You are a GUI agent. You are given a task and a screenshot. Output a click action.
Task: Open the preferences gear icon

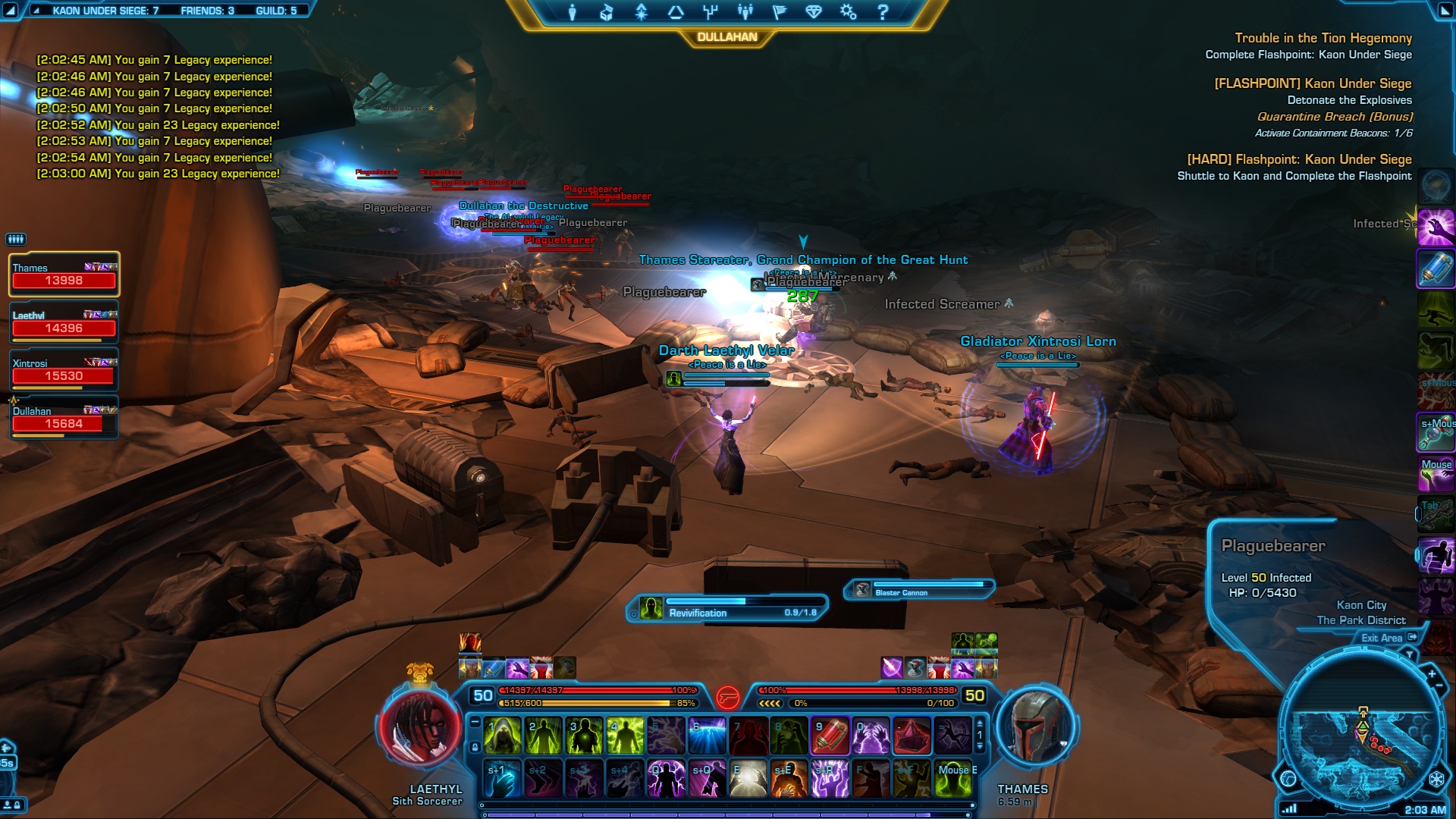848,12
